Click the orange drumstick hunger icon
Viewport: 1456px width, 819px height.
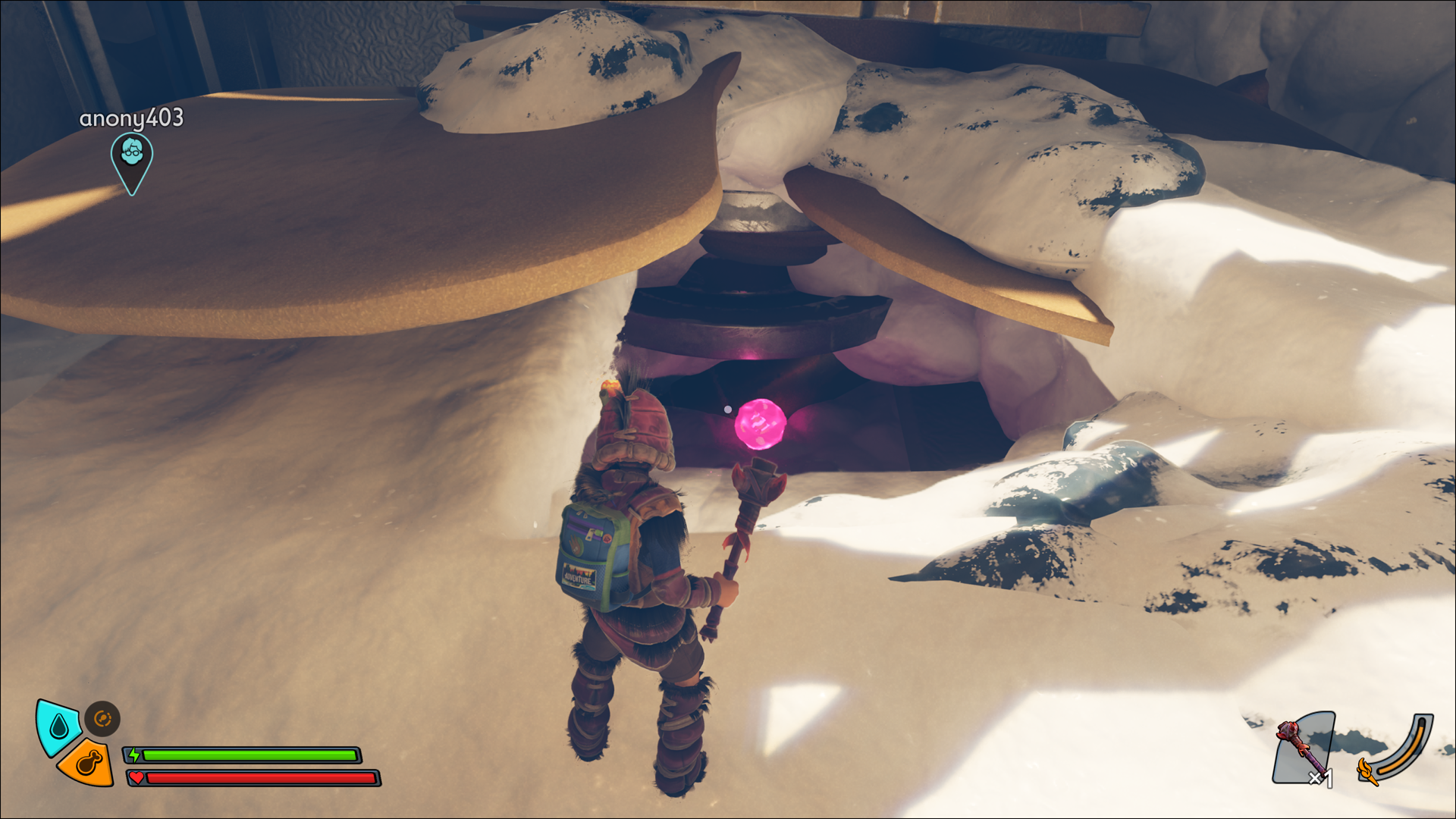(x=88, y=763)
